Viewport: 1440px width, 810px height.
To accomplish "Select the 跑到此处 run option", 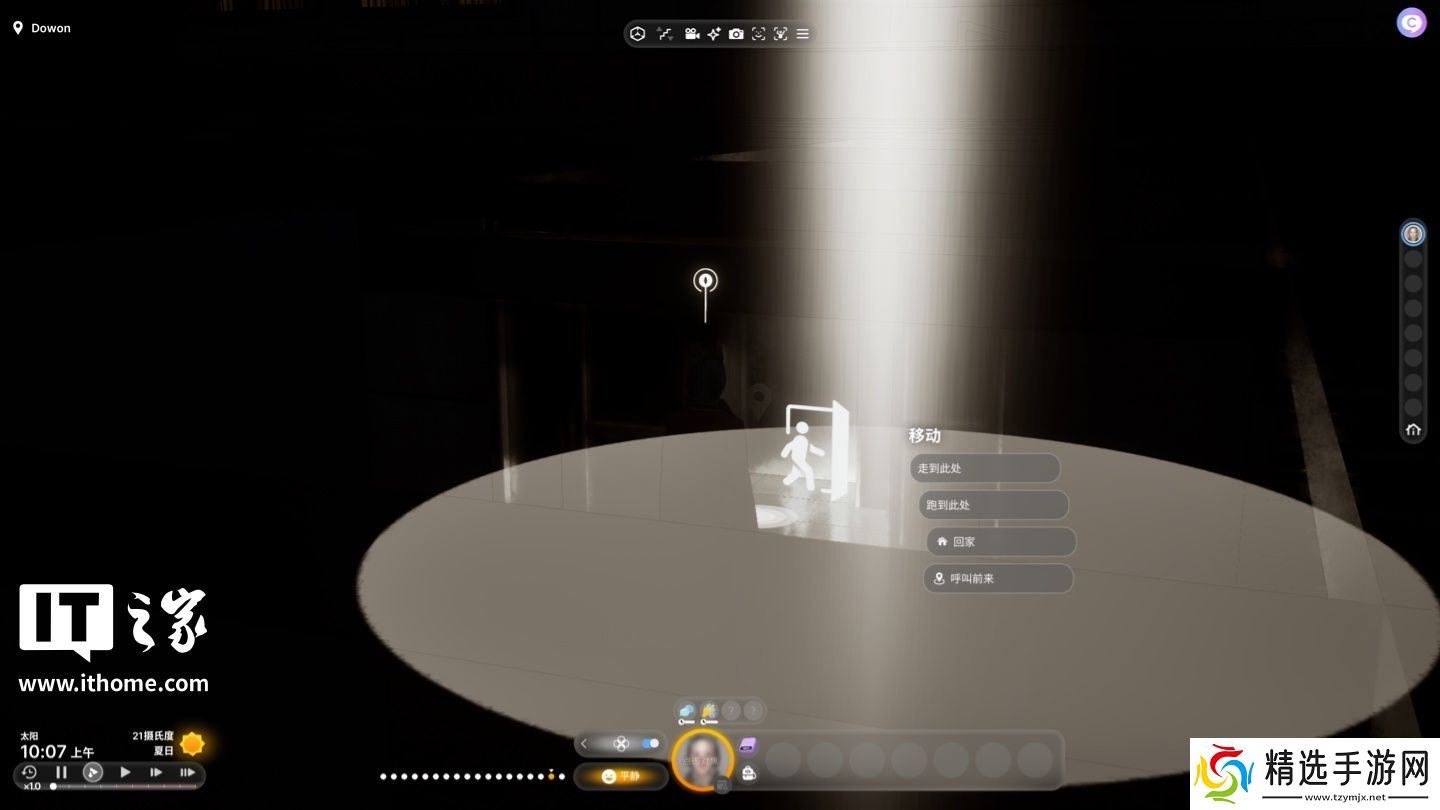I will [x=993, y=505].
